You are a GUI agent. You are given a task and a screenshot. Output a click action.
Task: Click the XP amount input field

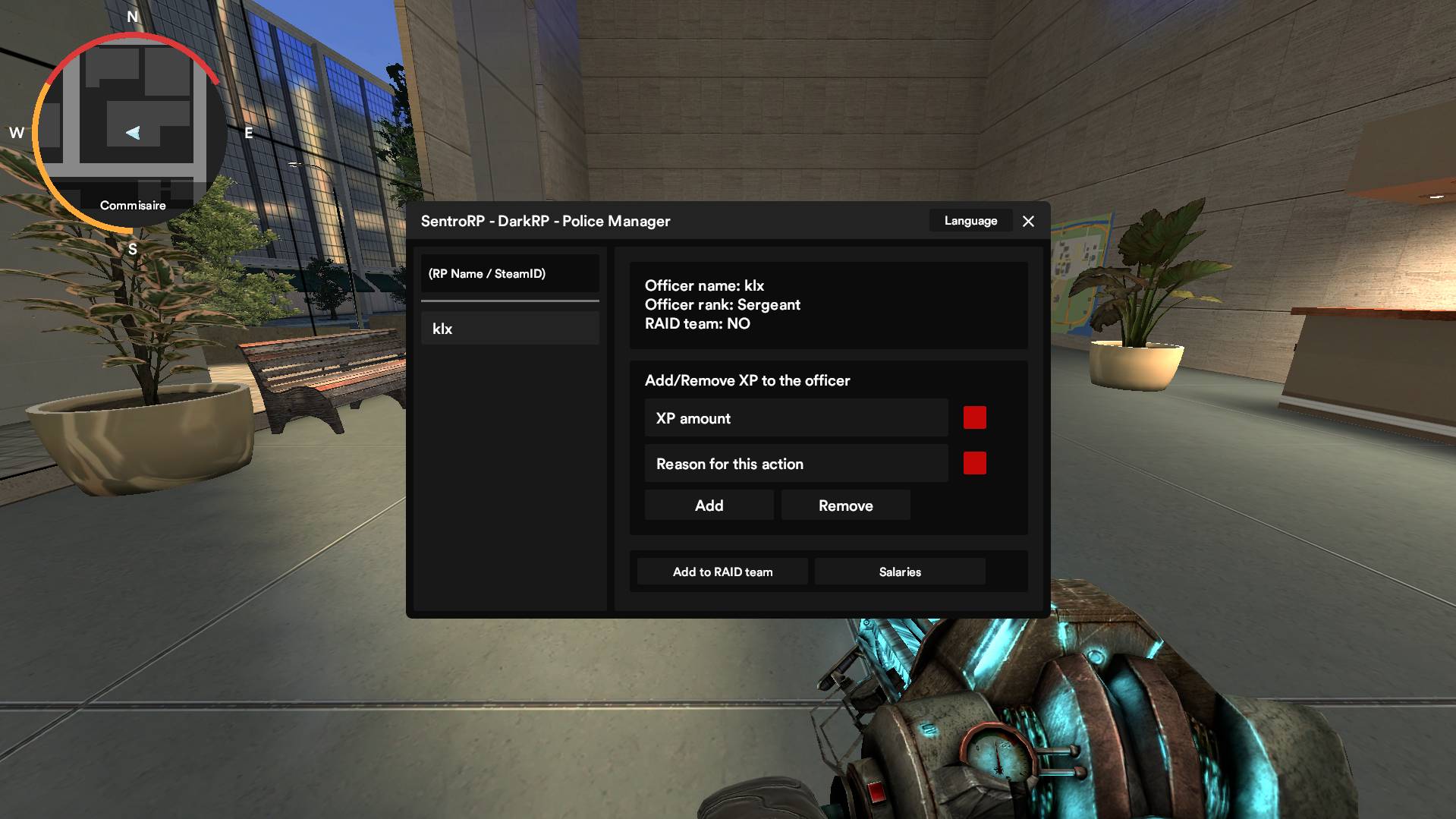click(796, 418)
